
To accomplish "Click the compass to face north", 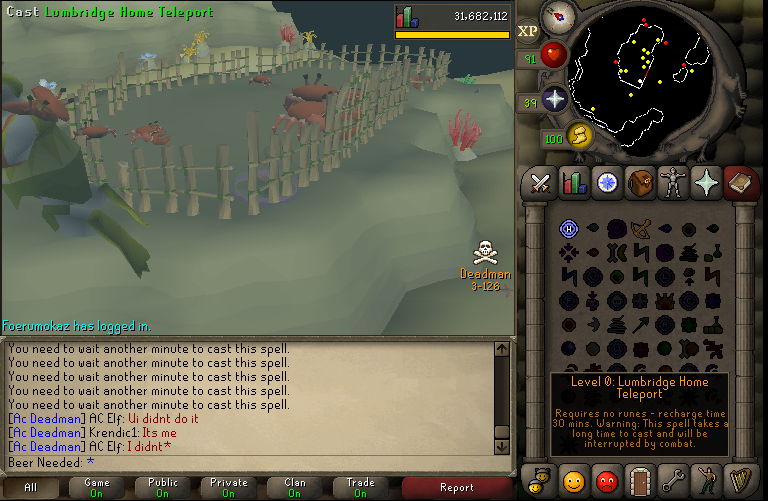I will point(557,17).
